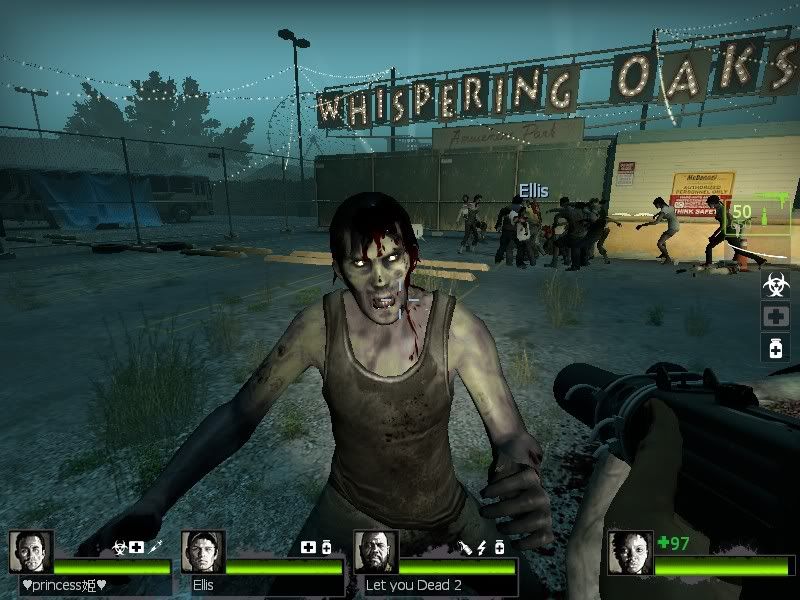Click Let you Dead 2's portrait

point(376,552)
